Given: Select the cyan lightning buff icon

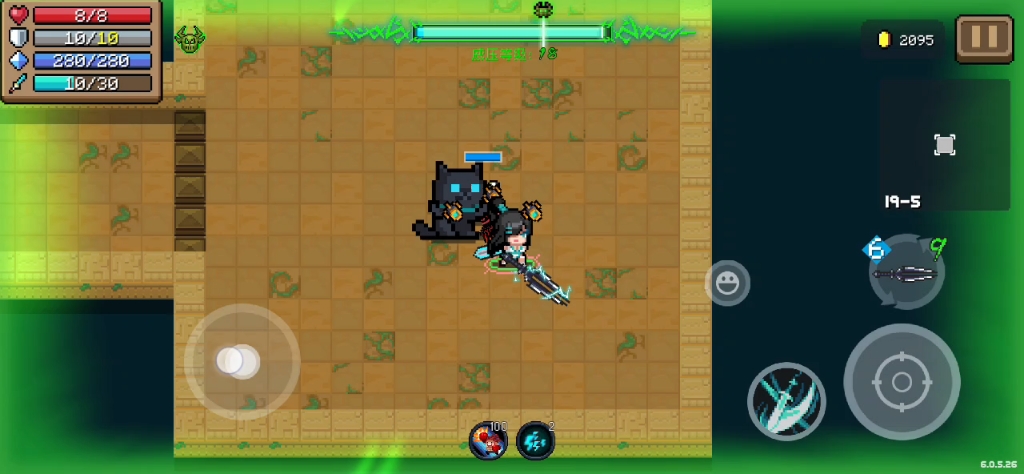Looking at the screenshot, I should tap(535, 440).
